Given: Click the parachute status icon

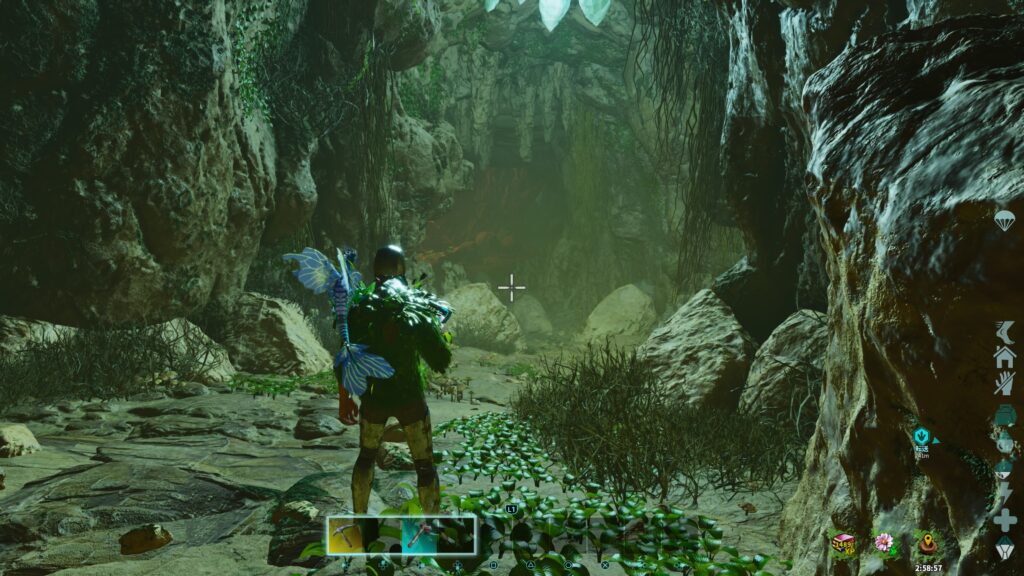Looking at the screenshot, I should pos(1004,221).
